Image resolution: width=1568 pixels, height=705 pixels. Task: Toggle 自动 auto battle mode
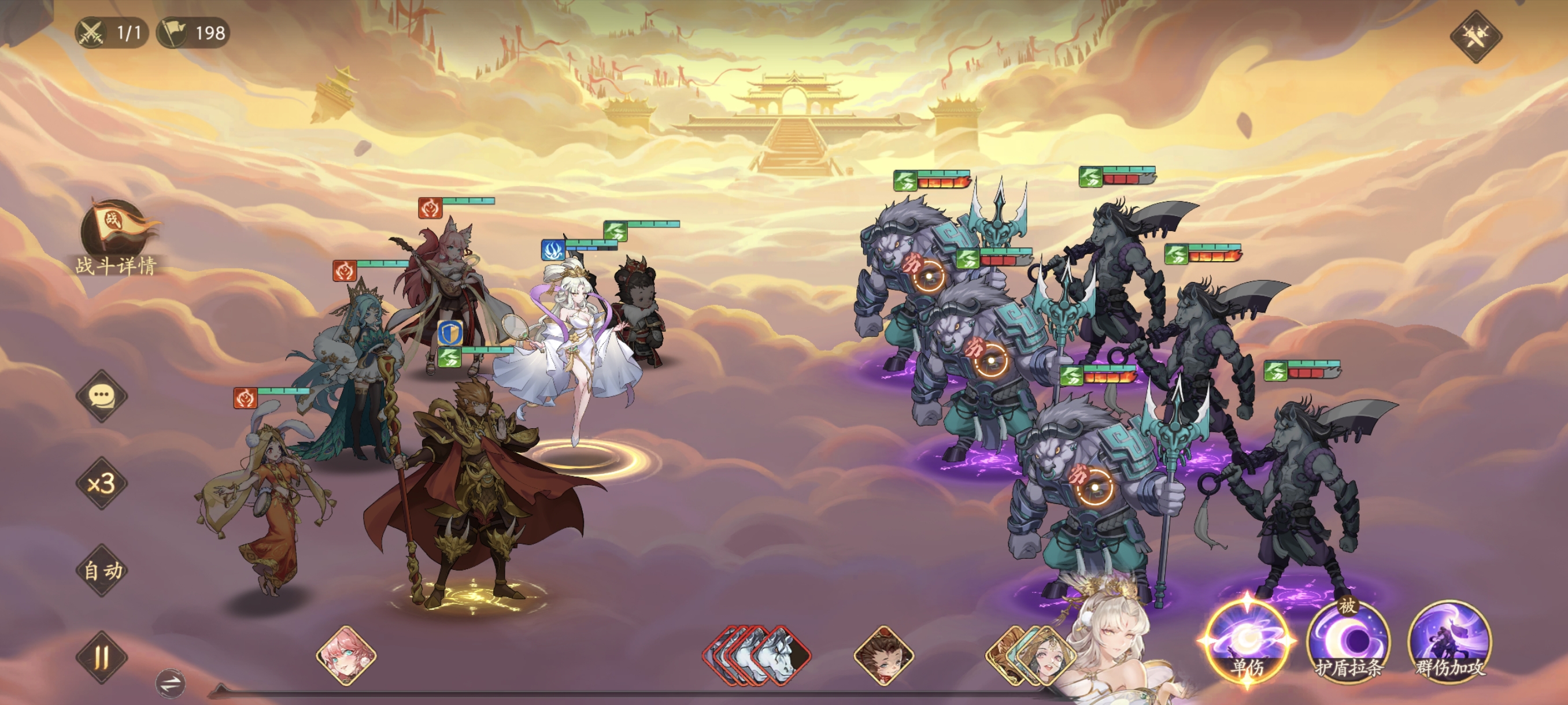(102, 570)
